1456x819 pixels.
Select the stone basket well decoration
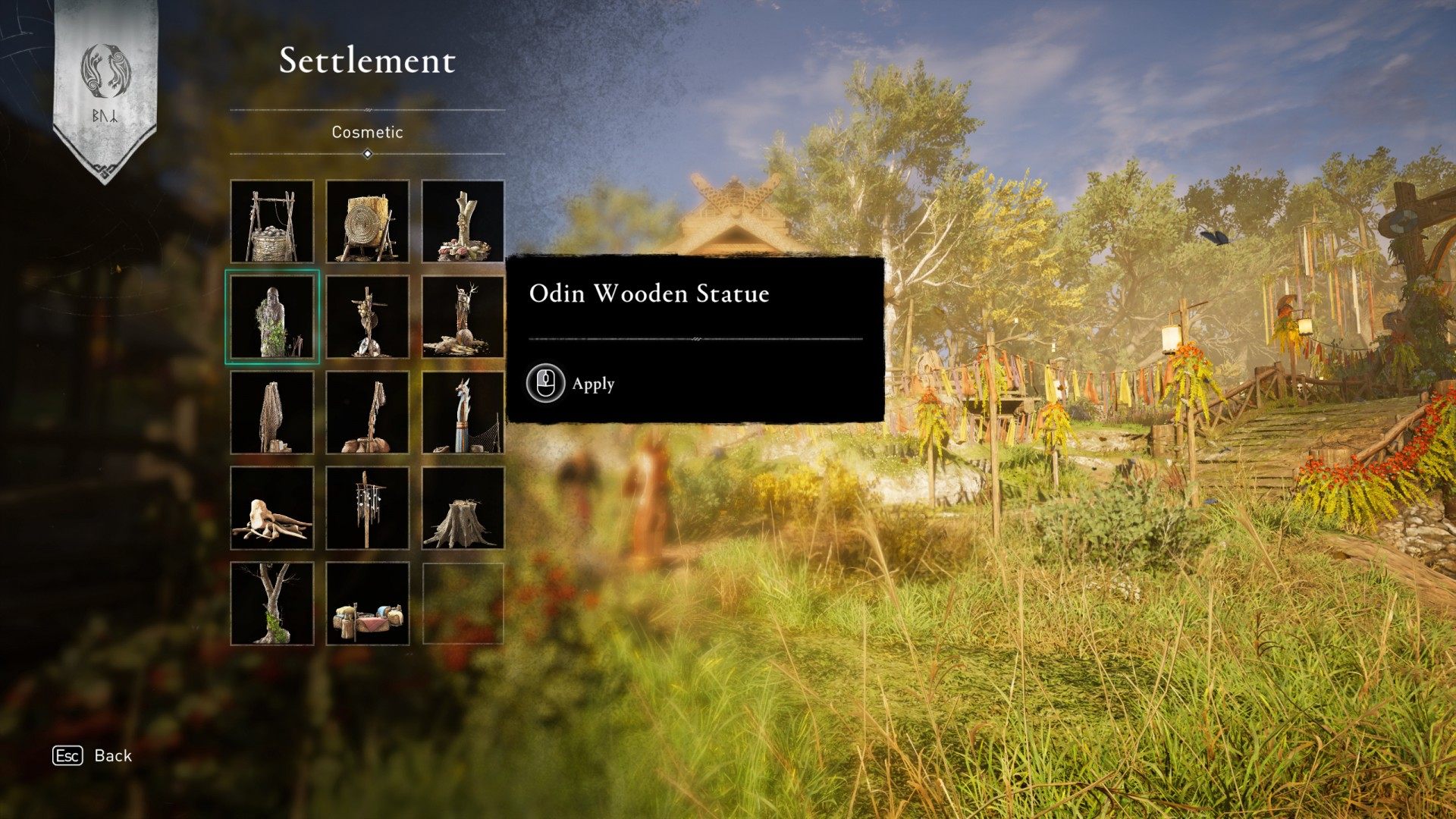point(272,221)
